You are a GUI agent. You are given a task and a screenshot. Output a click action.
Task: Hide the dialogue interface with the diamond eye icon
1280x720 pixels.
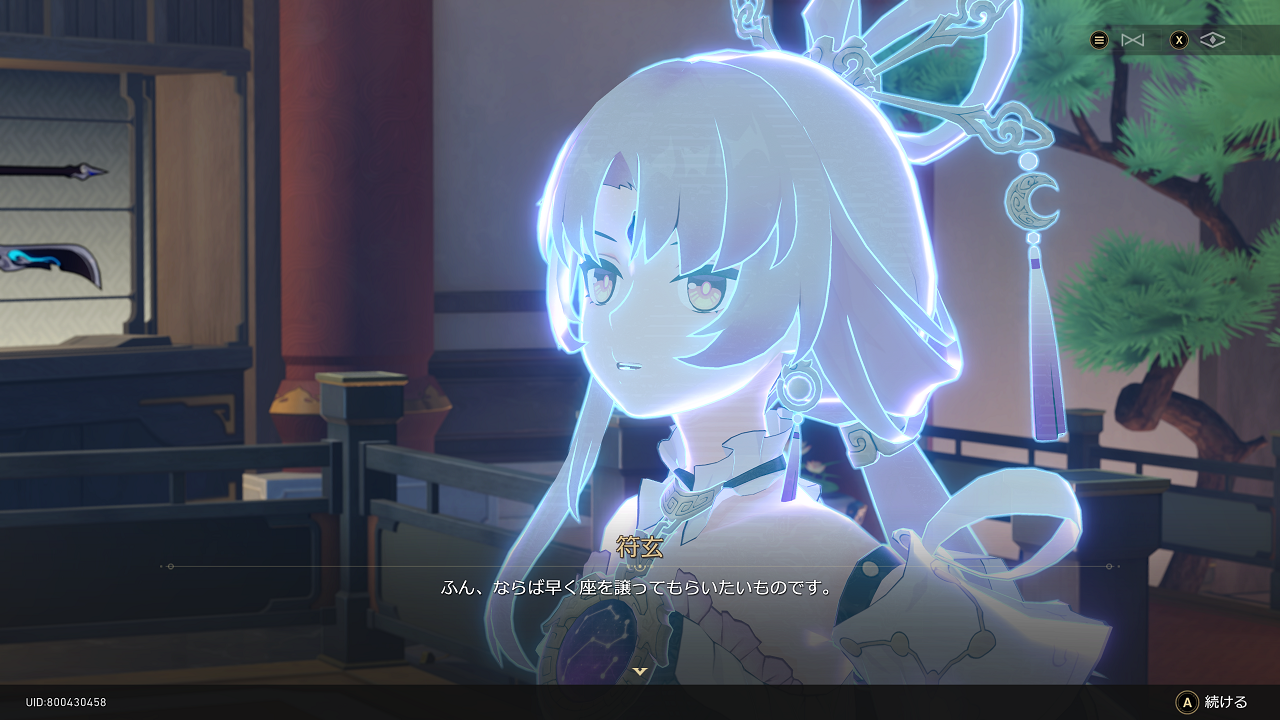1212,40
